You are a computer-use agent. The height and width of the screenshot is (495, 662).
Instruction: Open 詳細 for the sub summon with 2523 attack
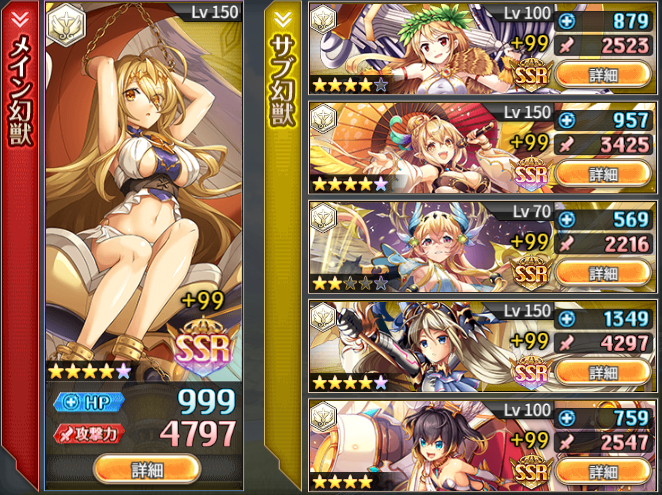pyautogui.click(x=603, y=74)
